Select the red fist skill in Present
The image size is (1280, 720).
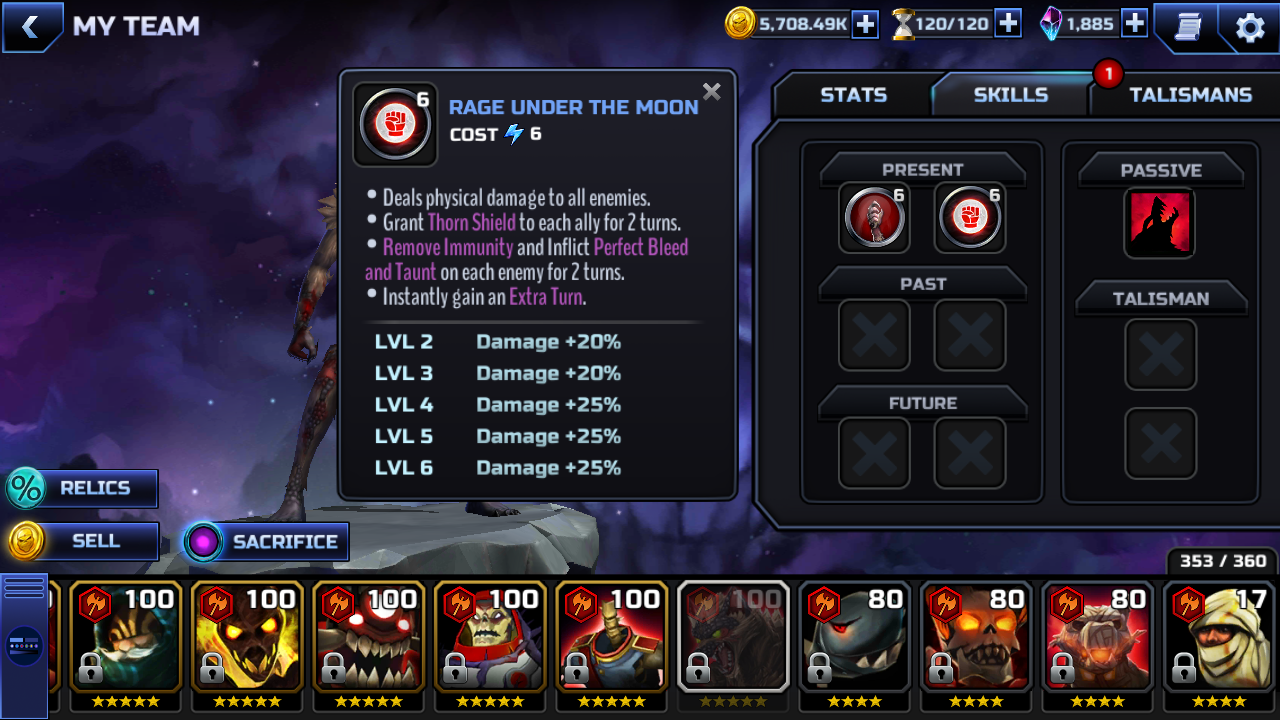(970, 216)
